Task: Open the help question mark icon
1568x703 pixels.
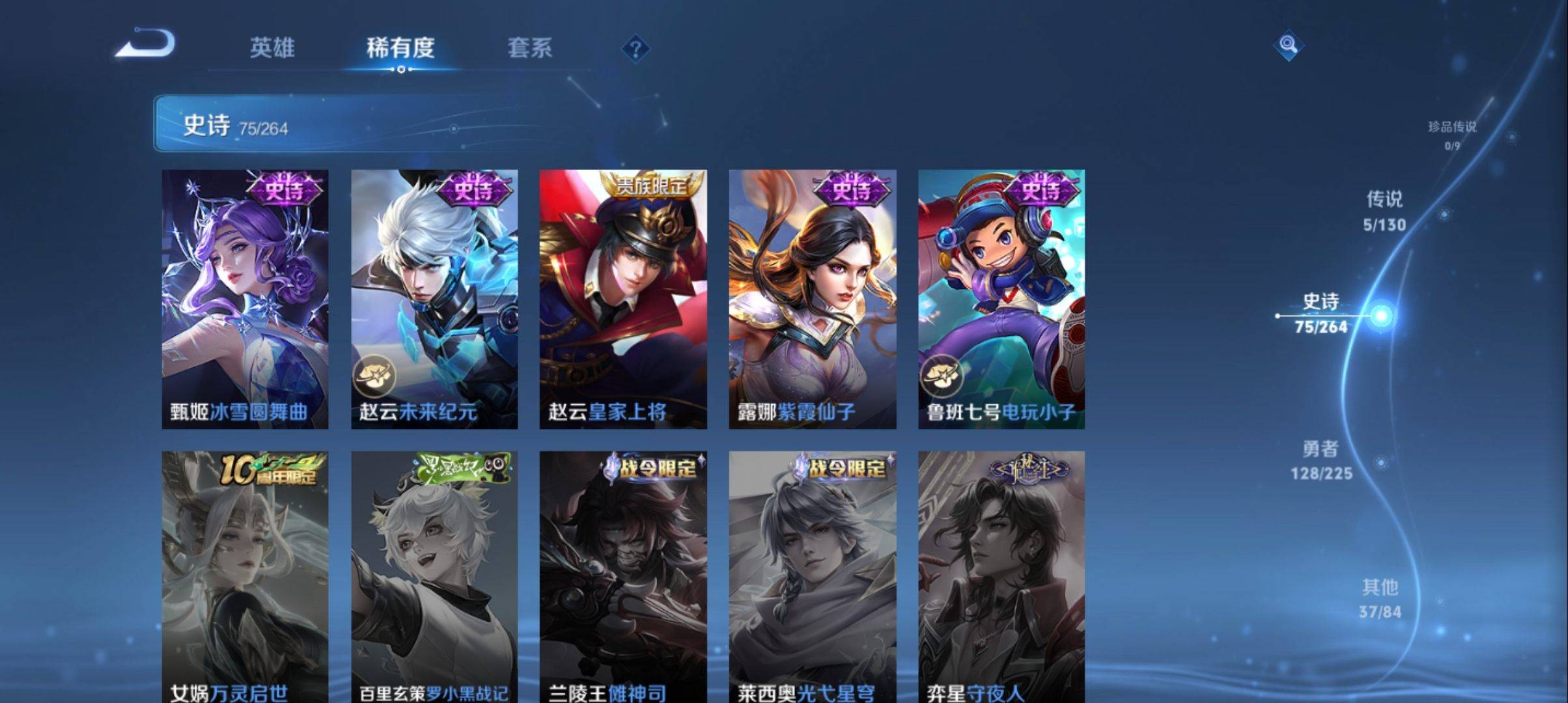Action: [636, 50]
